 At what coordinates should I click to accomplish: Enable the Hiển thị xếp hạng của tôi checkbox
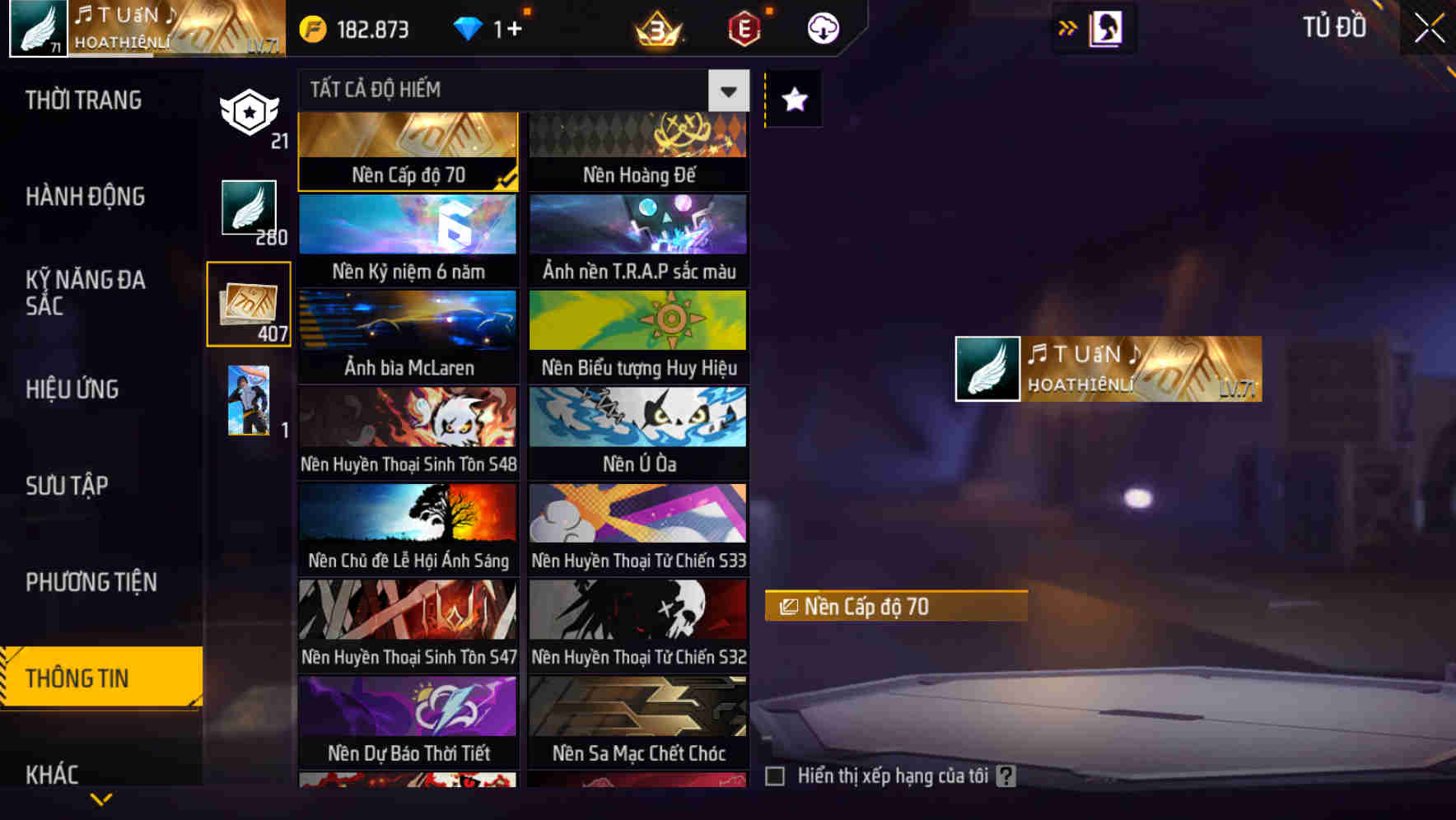tap(775, 776)
